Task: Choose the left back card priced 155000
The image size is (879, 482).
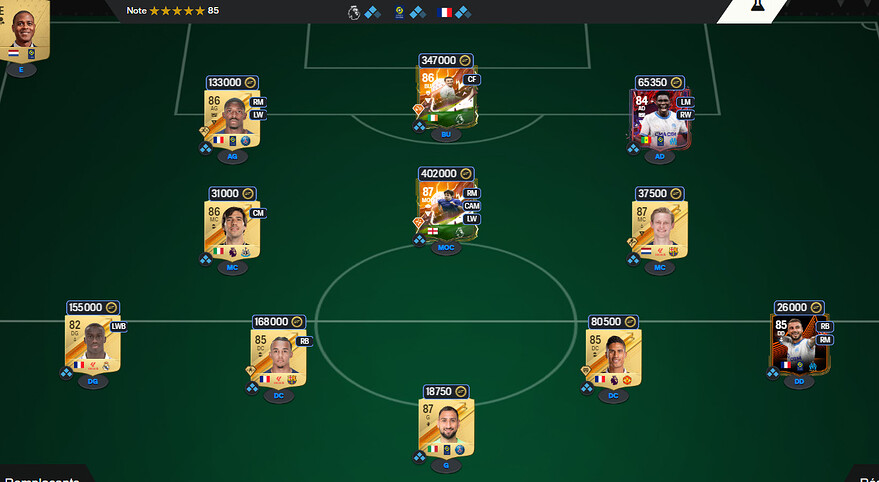Action: (93, 345)
